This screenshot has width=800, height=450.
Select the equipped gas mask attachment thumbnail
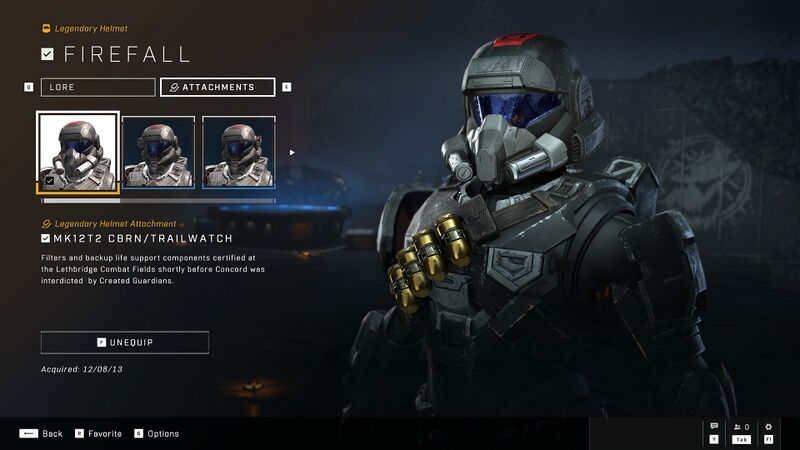78,152
